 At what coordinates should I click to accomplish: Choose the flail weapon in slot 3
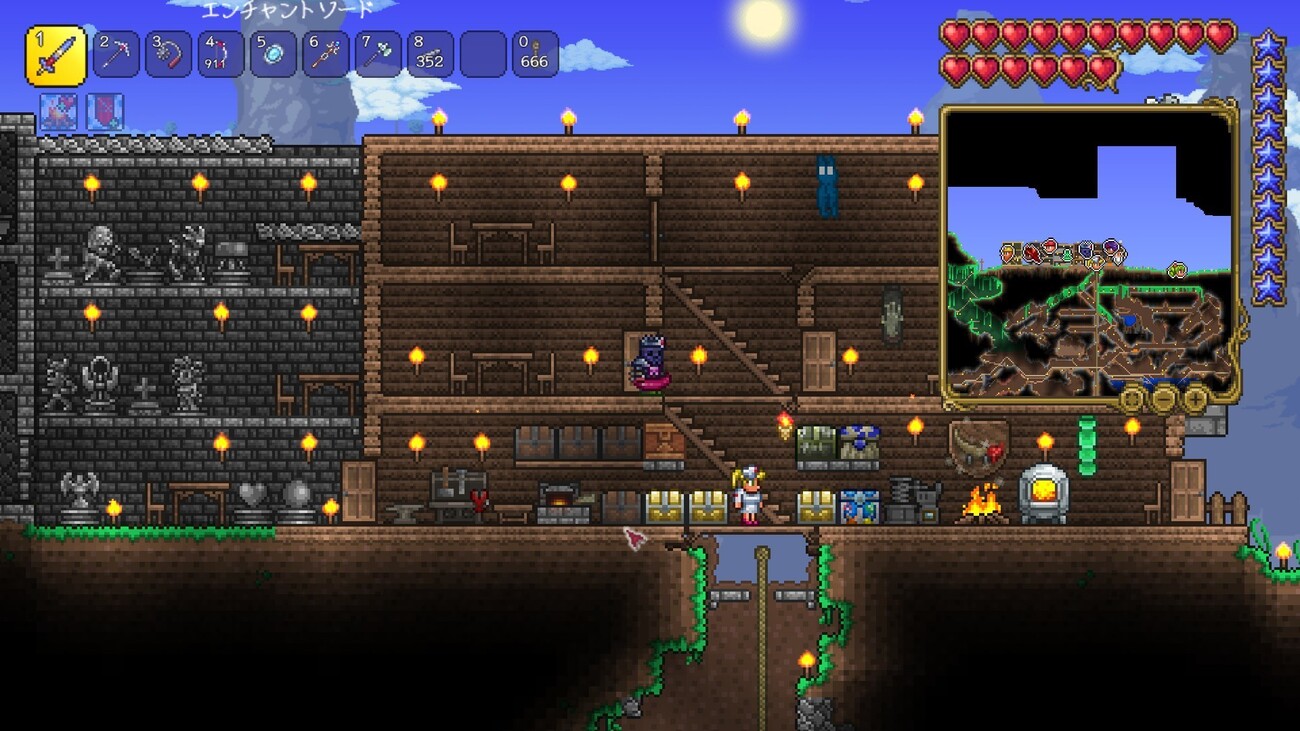(x=168, y=55)
